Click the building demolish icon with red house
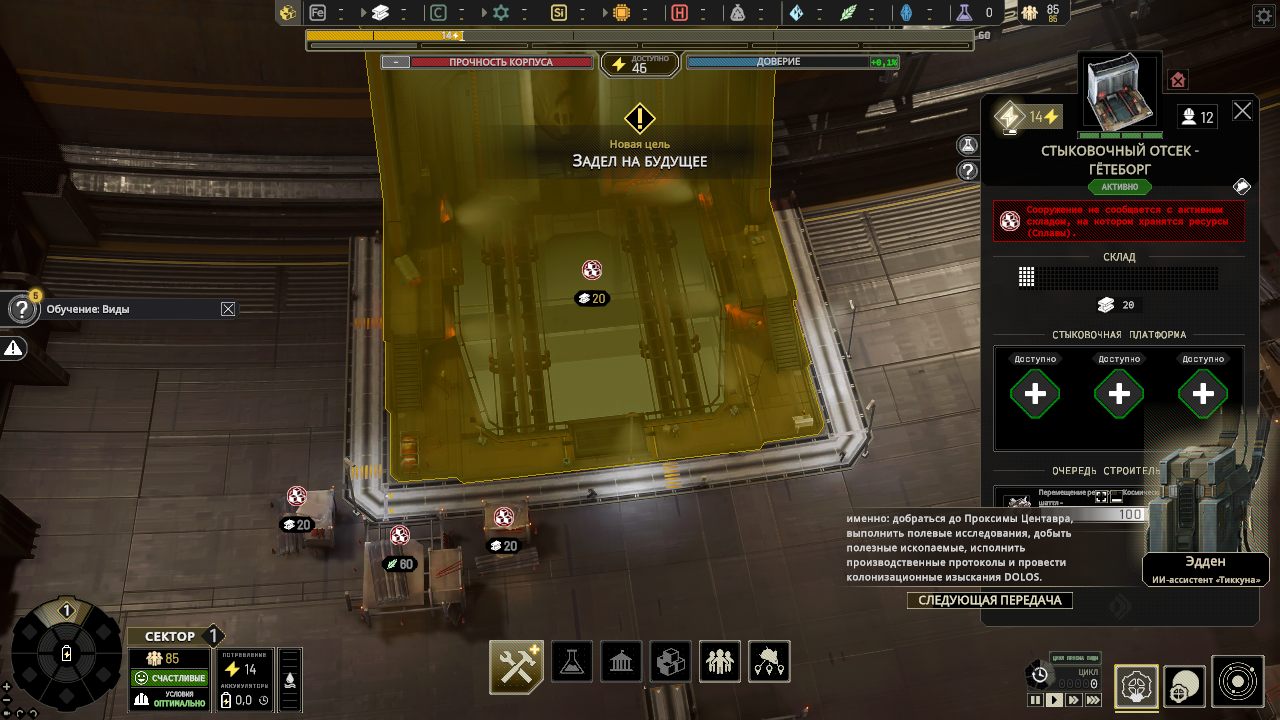 click(x=1178, y=80)
